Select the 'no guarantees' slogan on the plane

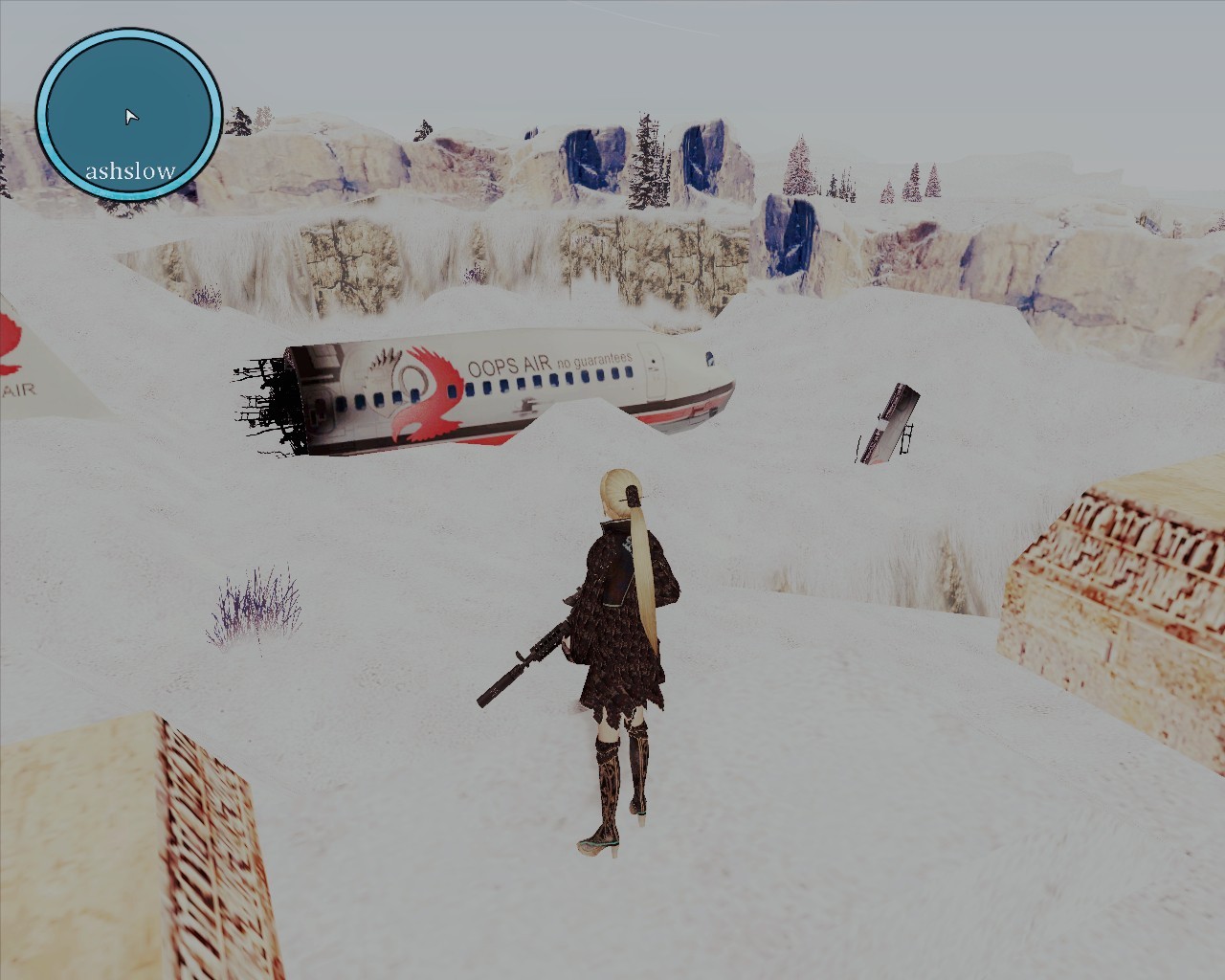594,360
